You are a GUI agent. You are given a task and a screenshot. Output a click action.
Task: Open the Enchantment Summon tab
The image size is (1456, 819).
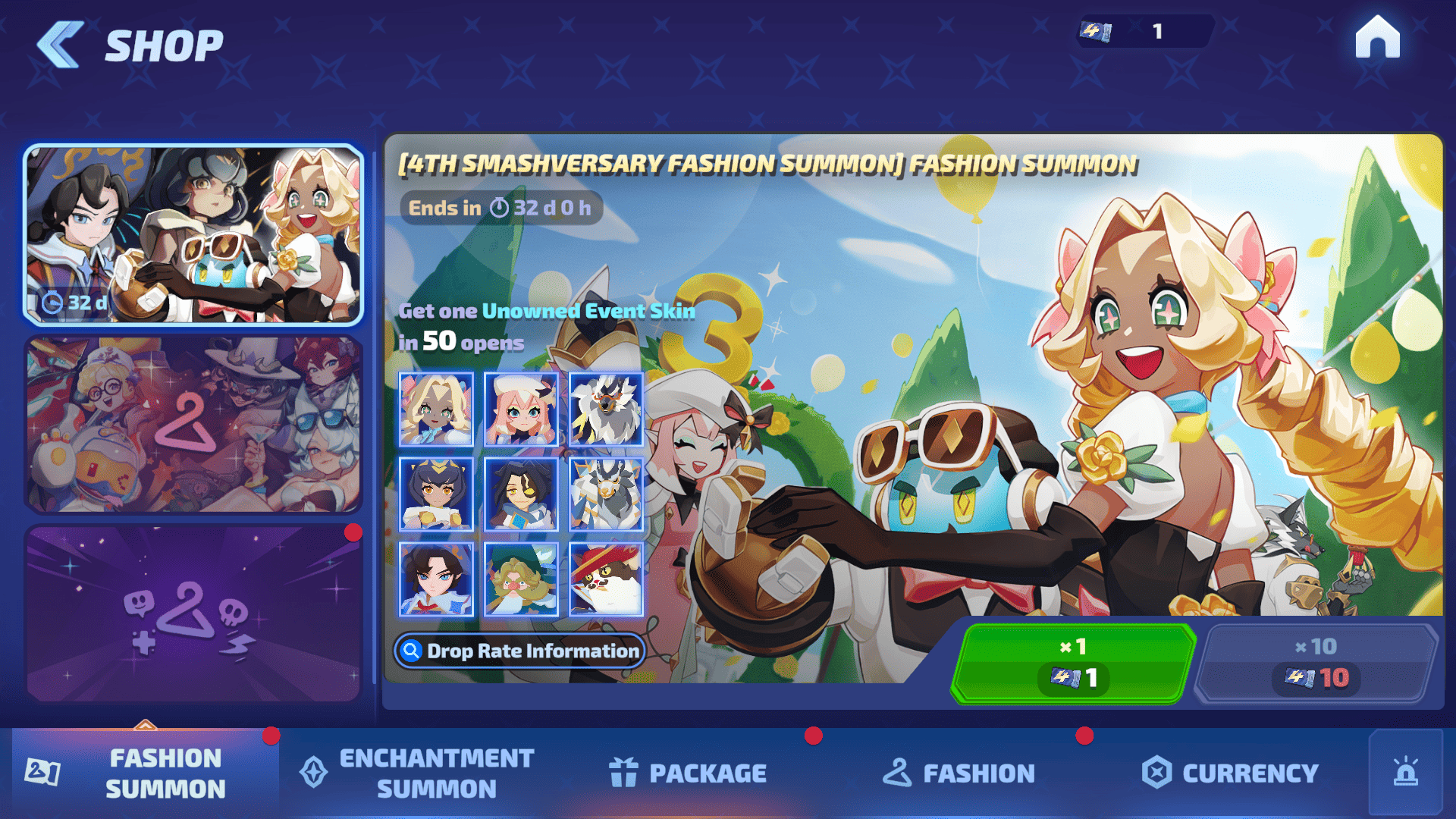coord(417,773)
